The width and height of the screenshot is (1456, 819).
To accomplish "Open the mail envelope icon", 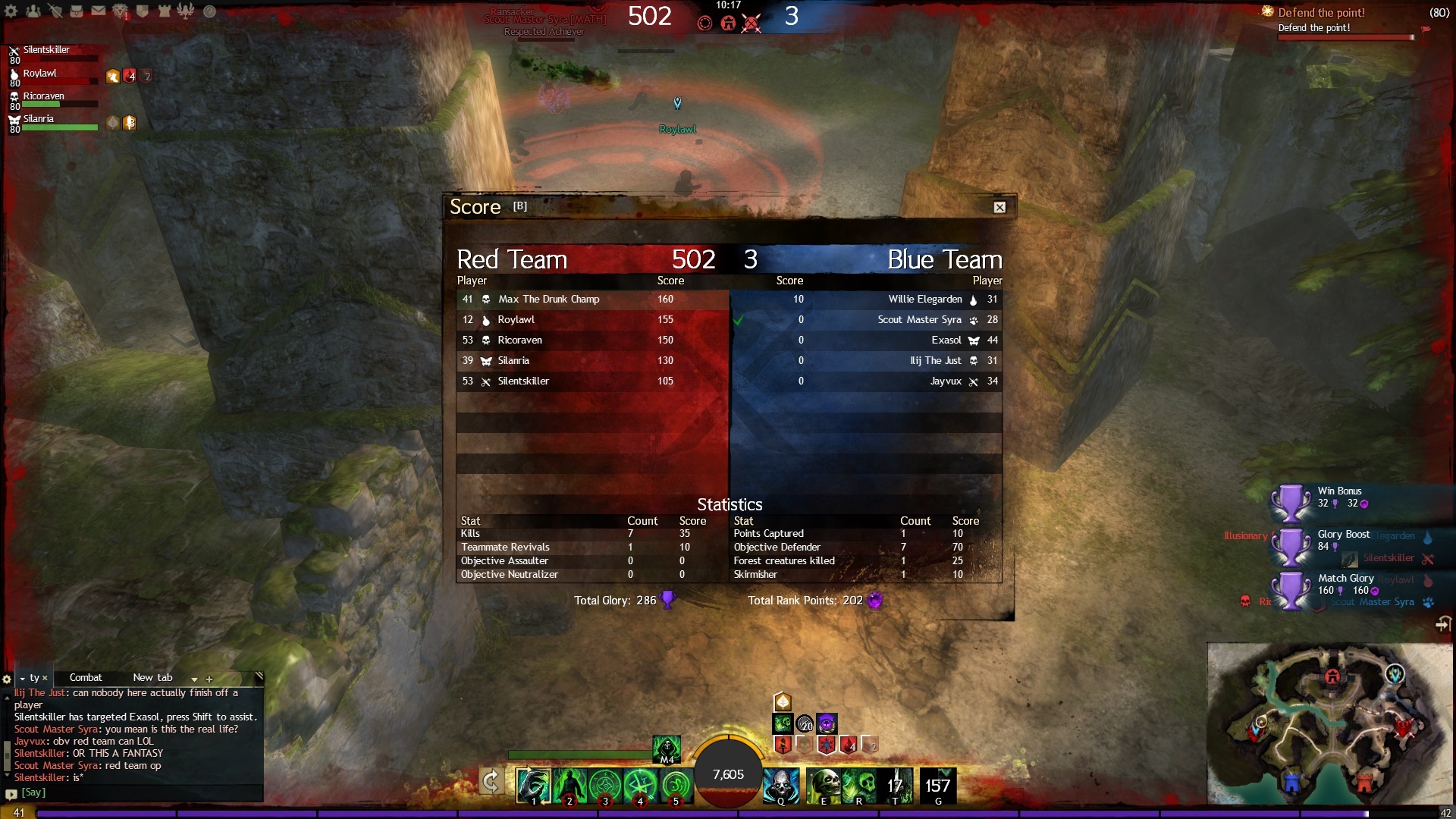I will point(99,11).
